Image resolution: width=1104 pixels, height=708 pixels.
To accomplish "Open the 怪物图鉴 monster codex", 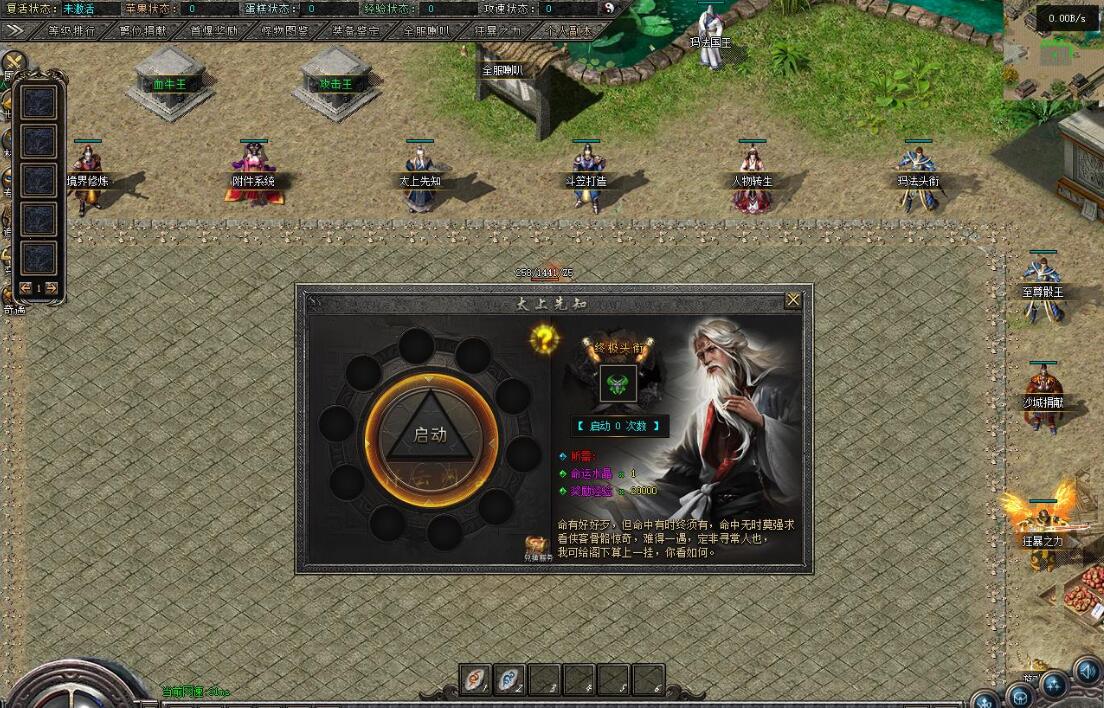I will coord(285,31).
